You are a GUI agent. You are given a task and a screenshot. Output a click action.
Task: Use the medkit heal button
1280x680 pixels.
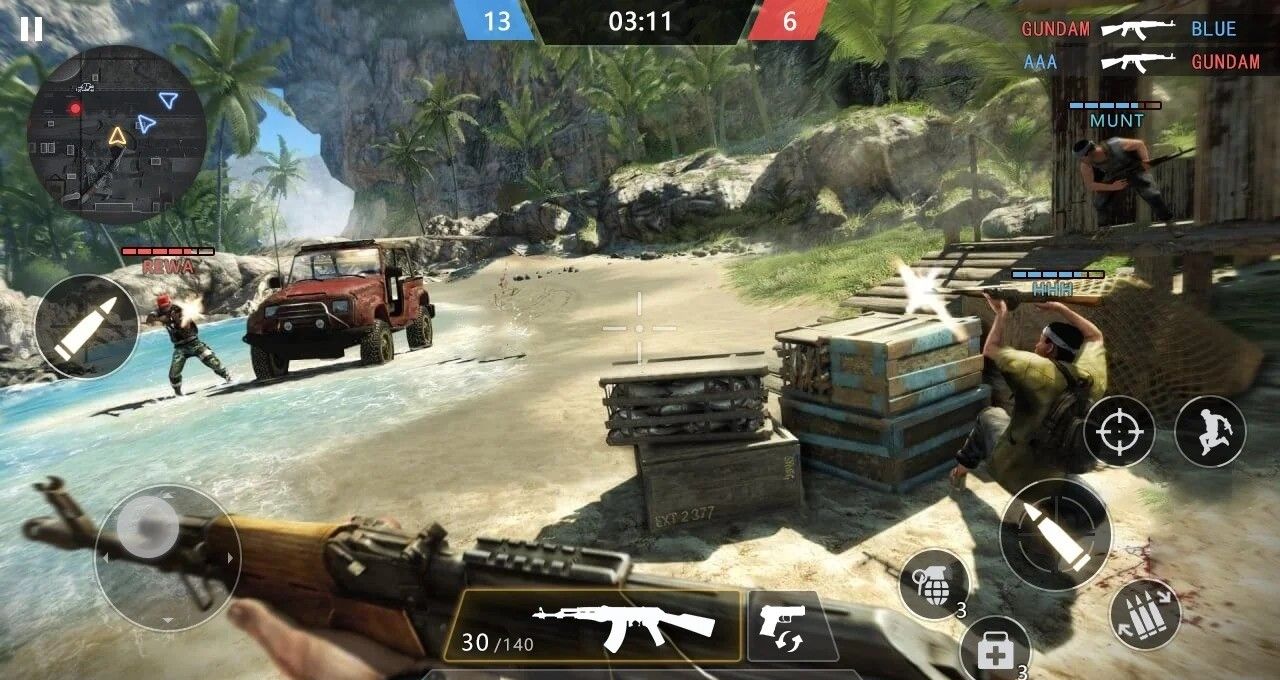click(x=995, y=650)
